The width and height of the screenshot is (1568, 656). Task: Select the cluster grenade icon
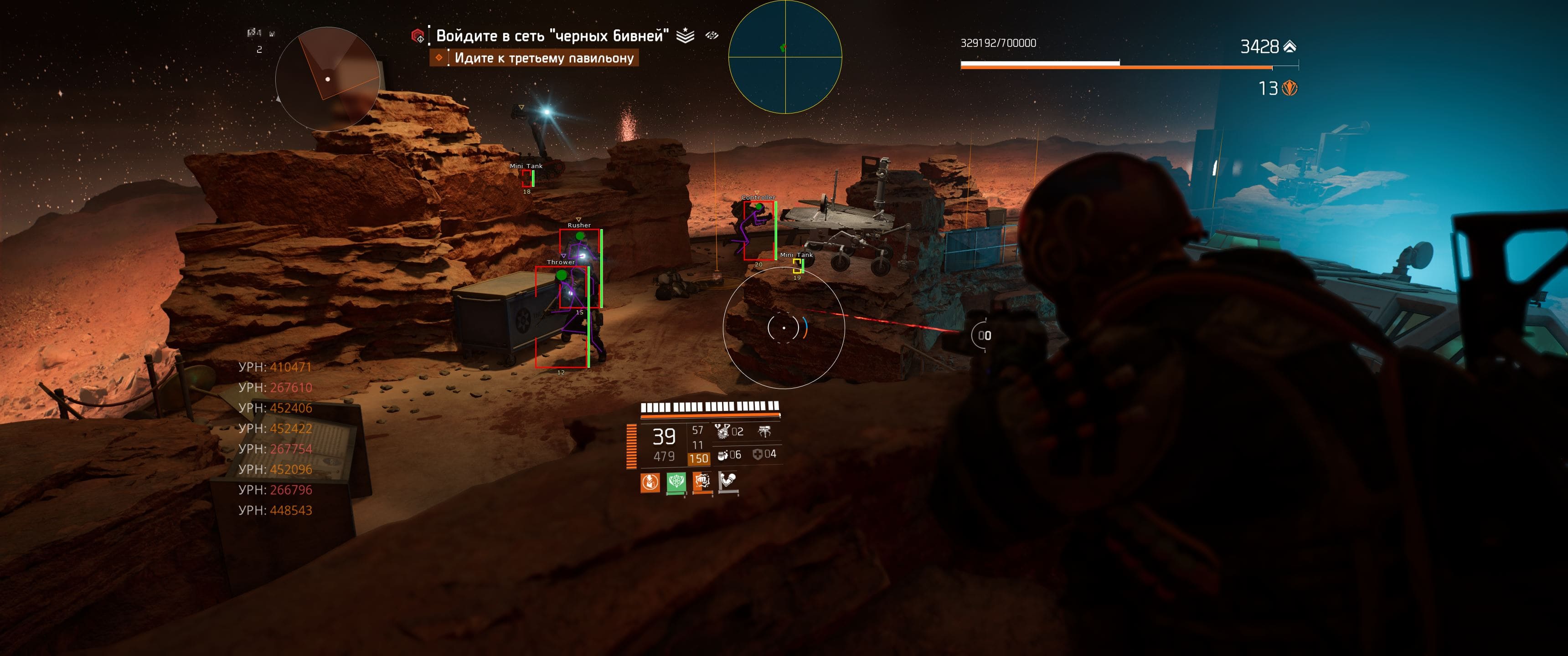[722, 431]
